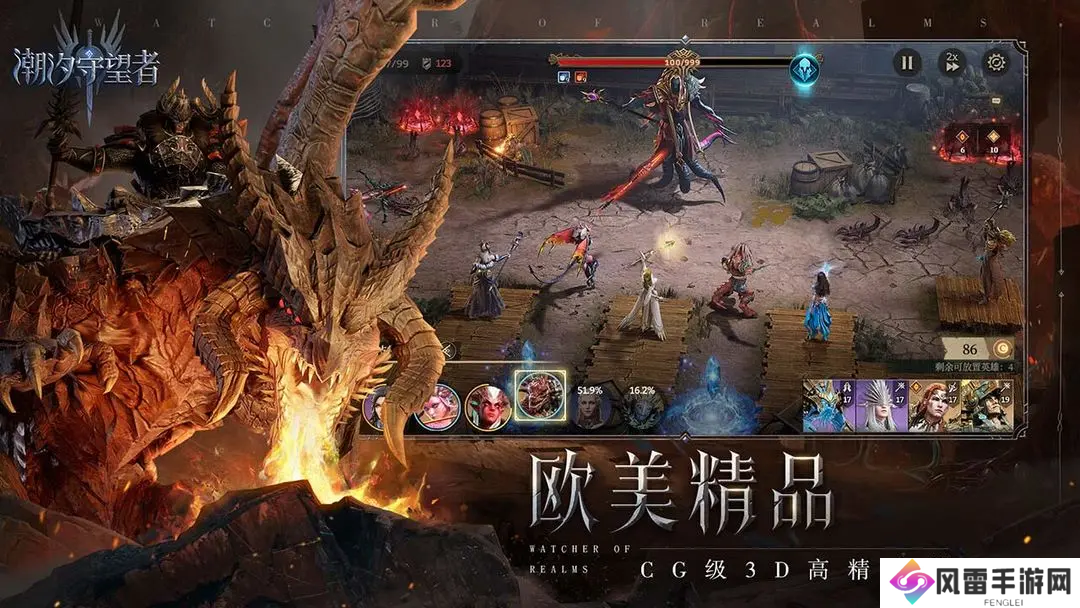Pause the battle
This screenshot has height=608, width=1080.
coord(906,63)
